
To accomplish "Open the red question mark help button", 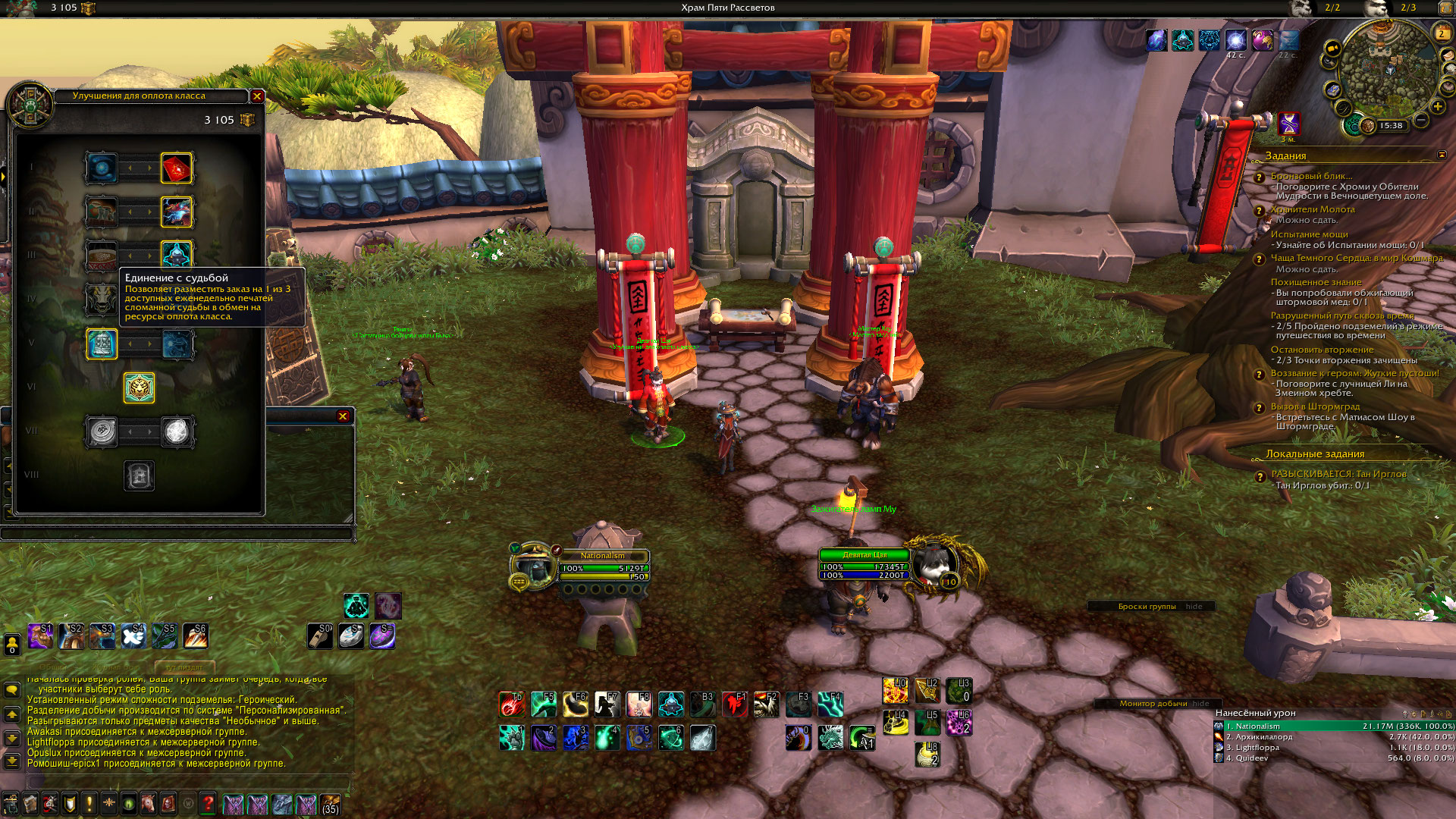I will tap(208, 803).
